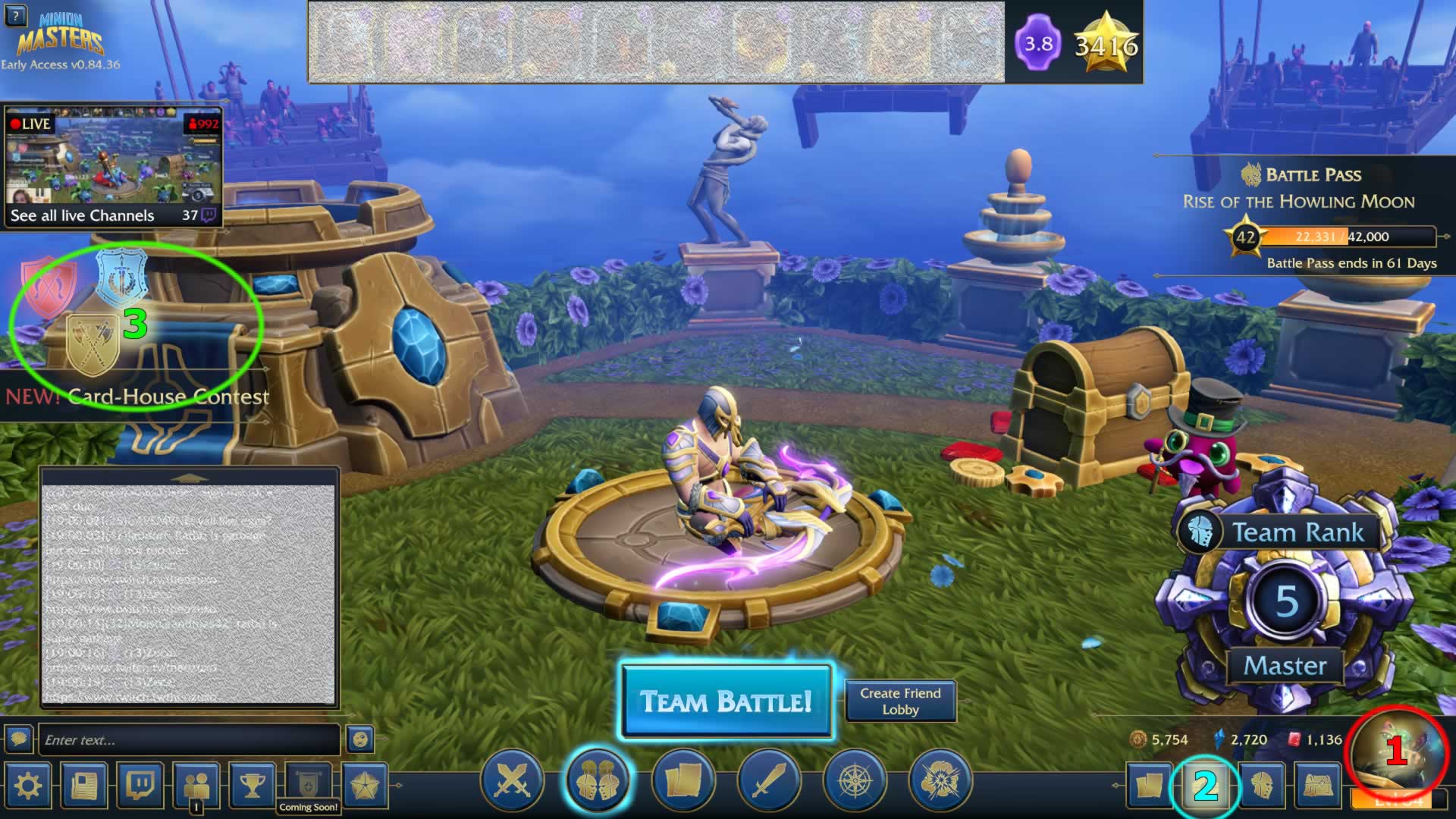The image size is (1456, 819).
Task: Open the newspaper news icon
Action: click(x=83, y=785)
